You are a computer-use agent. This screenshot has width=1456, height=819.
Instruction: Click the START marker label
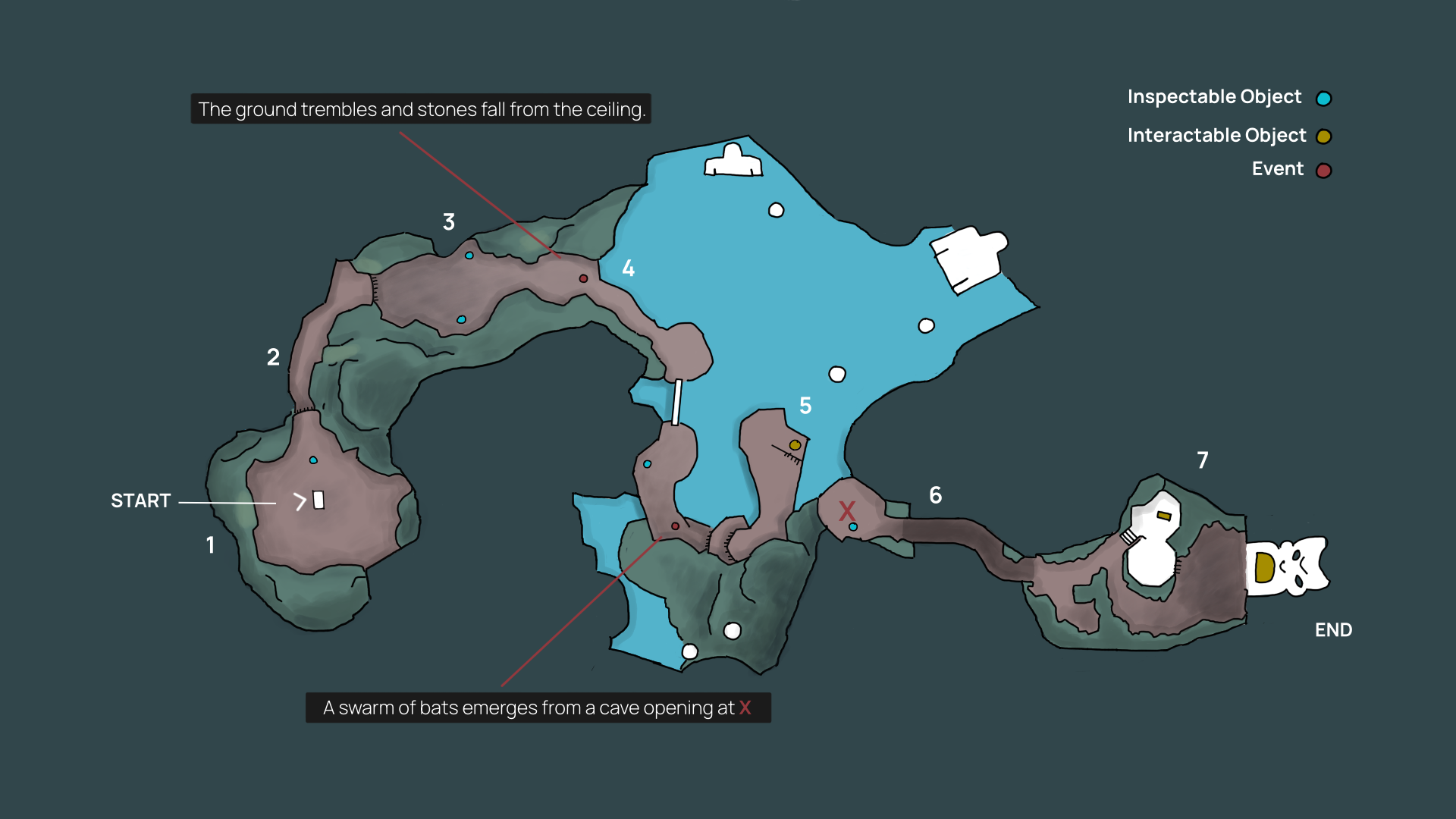tap(140, 500)
